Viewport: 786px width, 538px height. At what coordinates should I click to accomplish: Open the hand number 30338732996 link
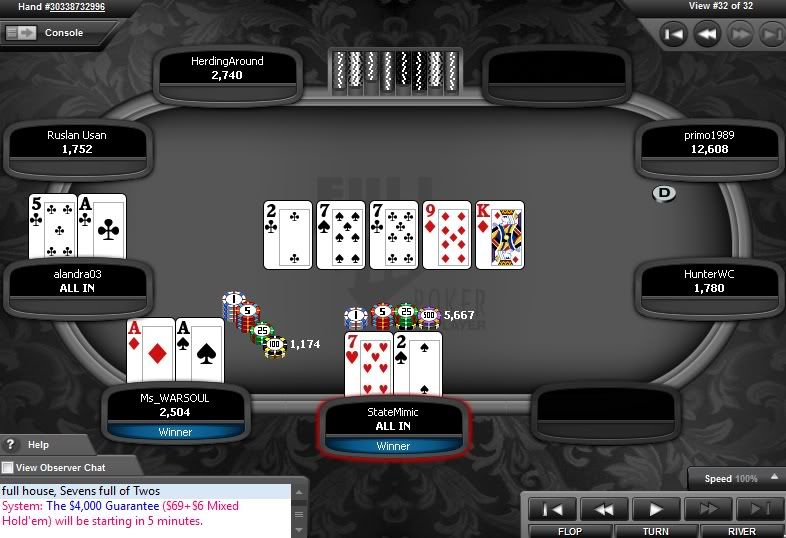68,7
